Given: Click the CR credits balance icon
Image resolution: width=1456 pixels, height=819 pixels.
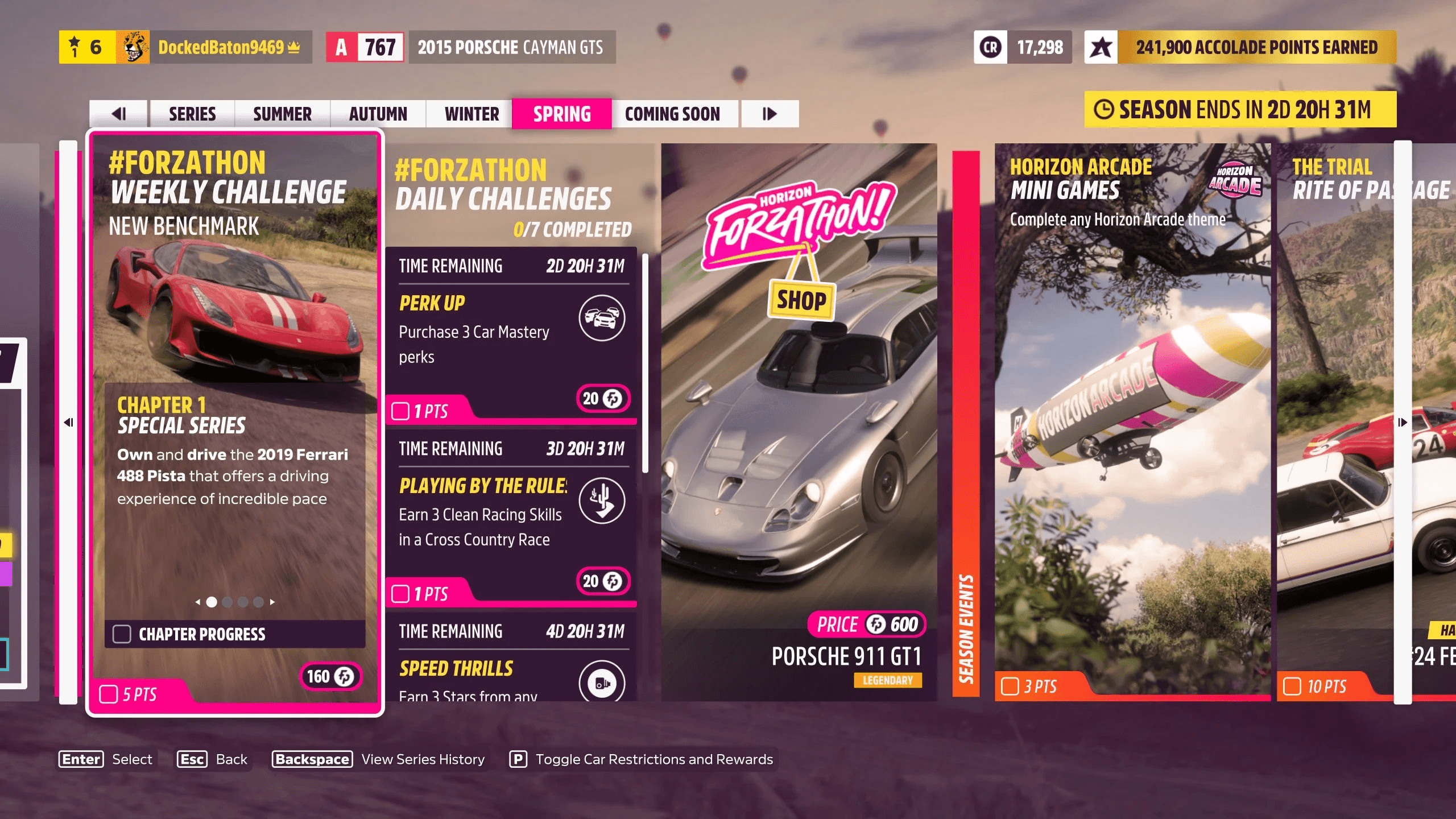Looking at the screenshot, I should 991,47.
